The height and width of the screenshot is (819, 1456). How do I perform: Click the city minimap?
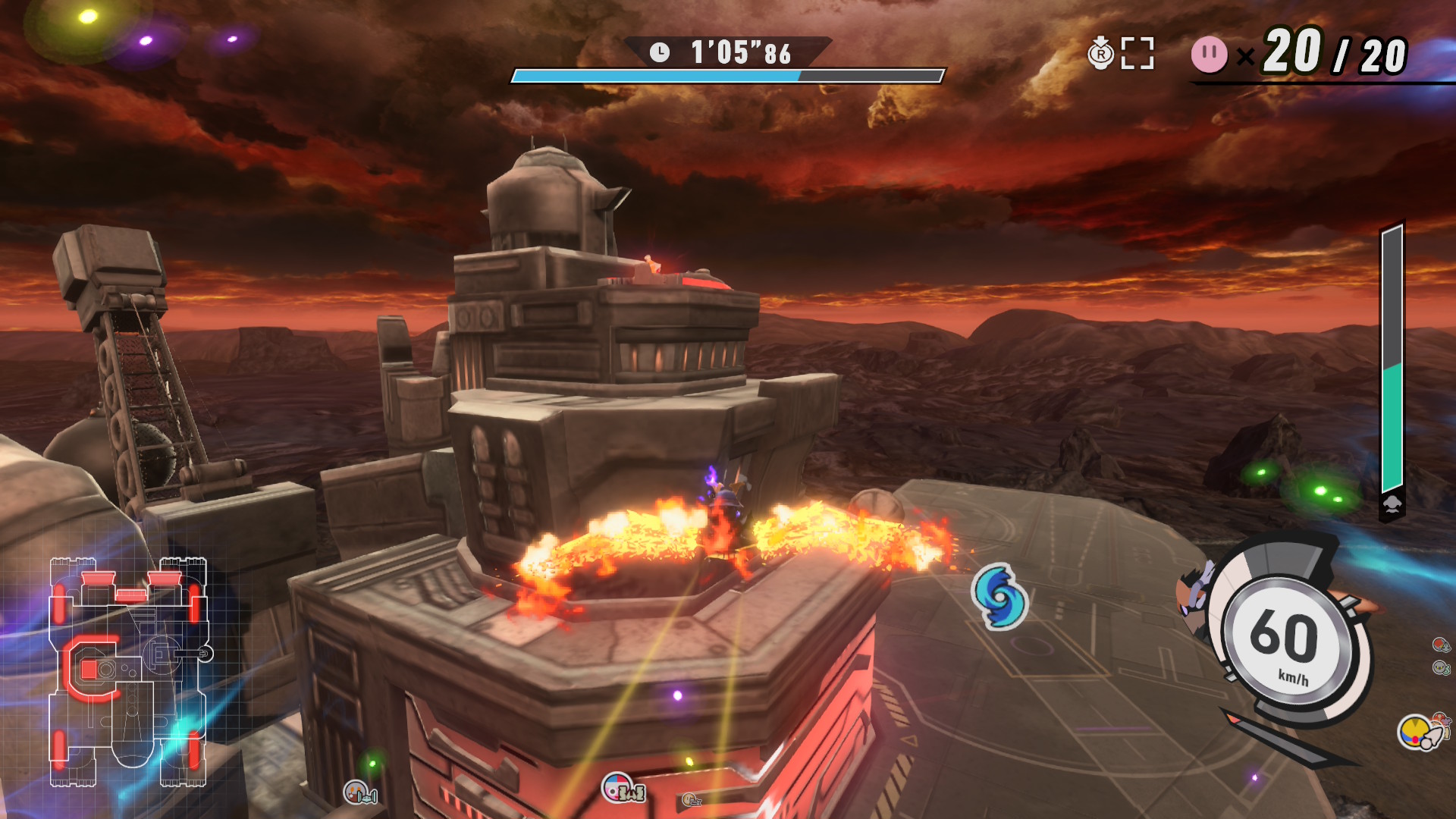(x=127, y=672)
